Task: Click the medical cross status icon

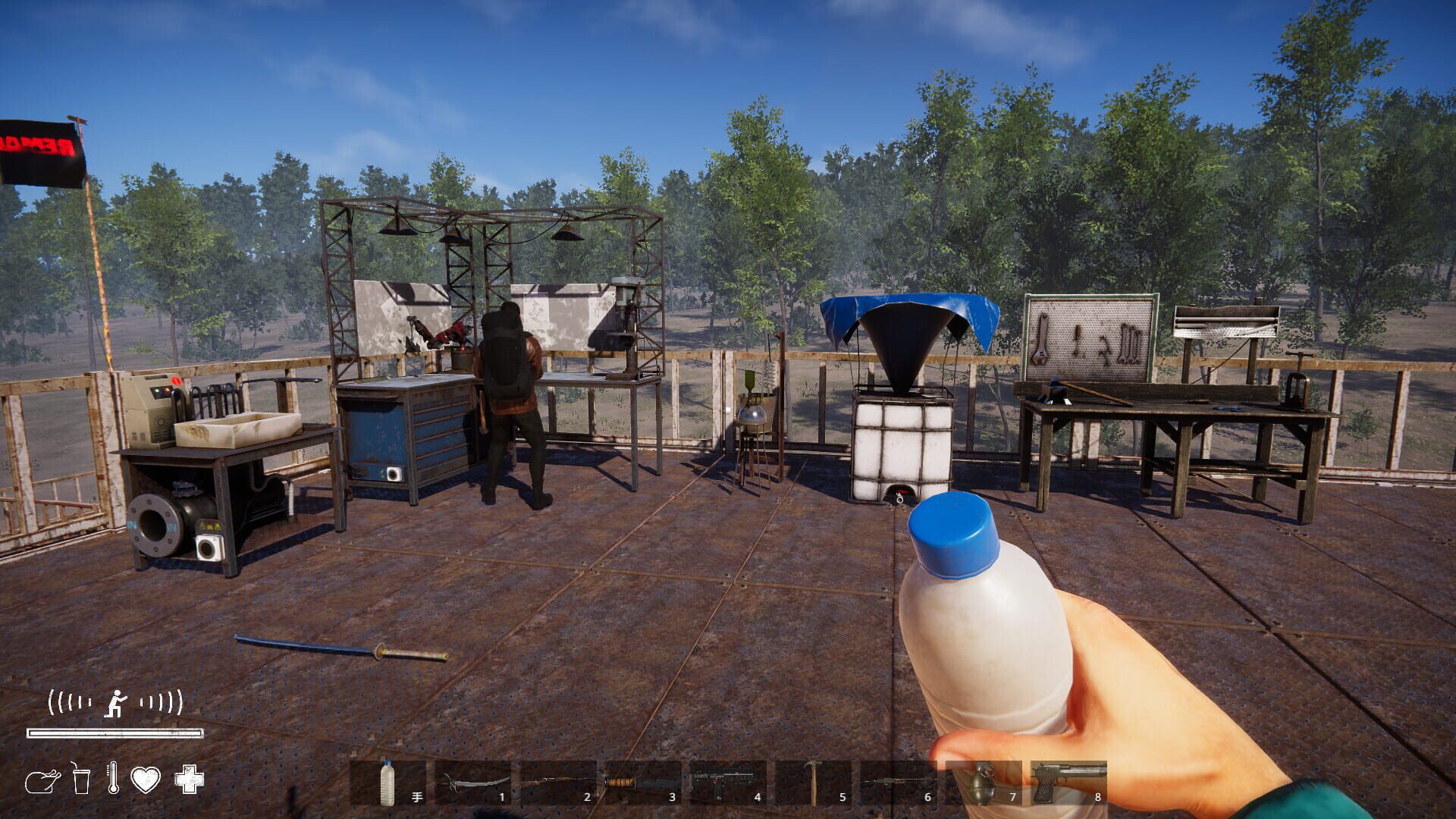Action: point(190,780)
